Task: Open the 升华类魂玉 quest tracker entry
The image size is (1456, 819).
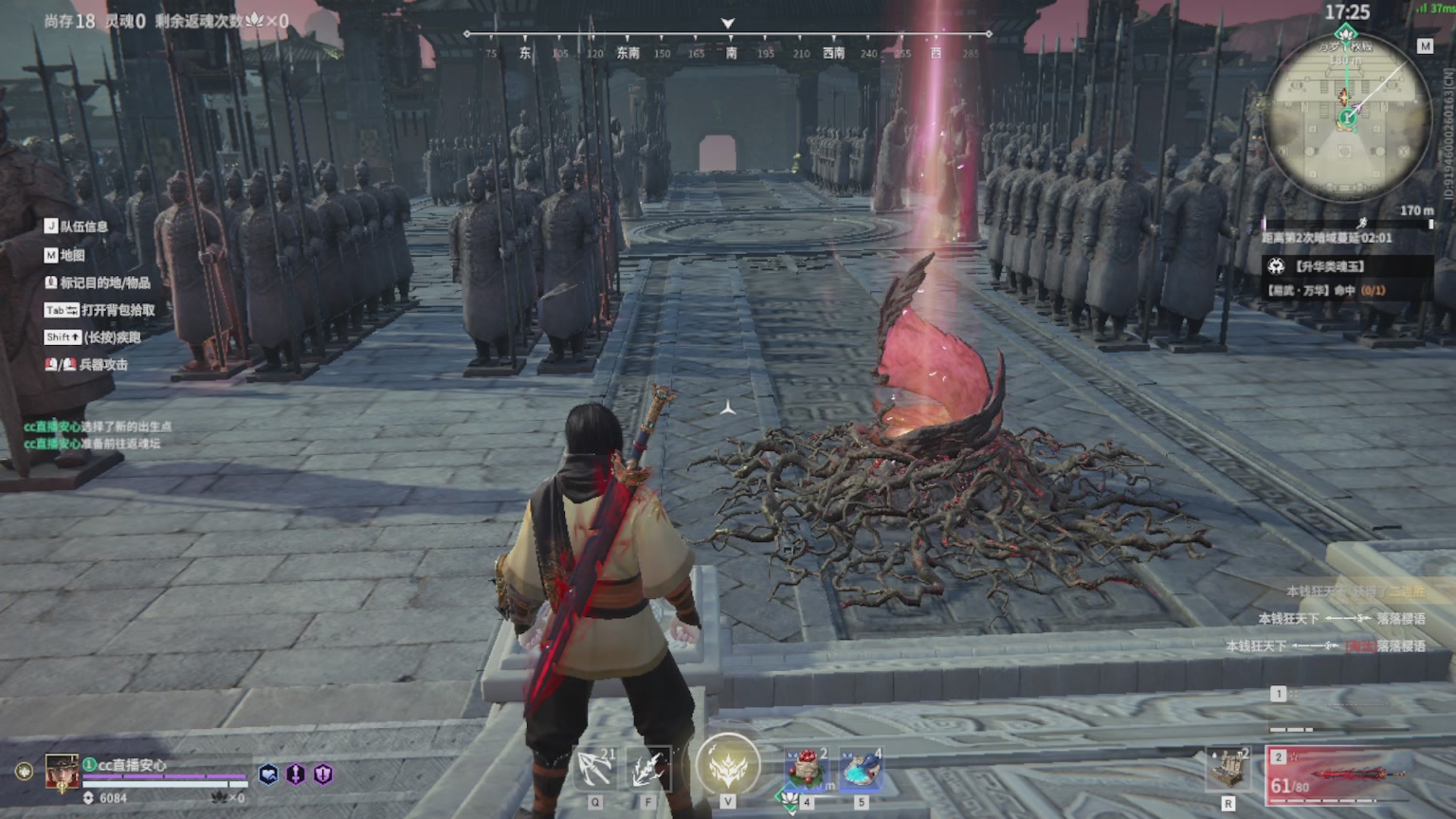Action: (1330, 267)
